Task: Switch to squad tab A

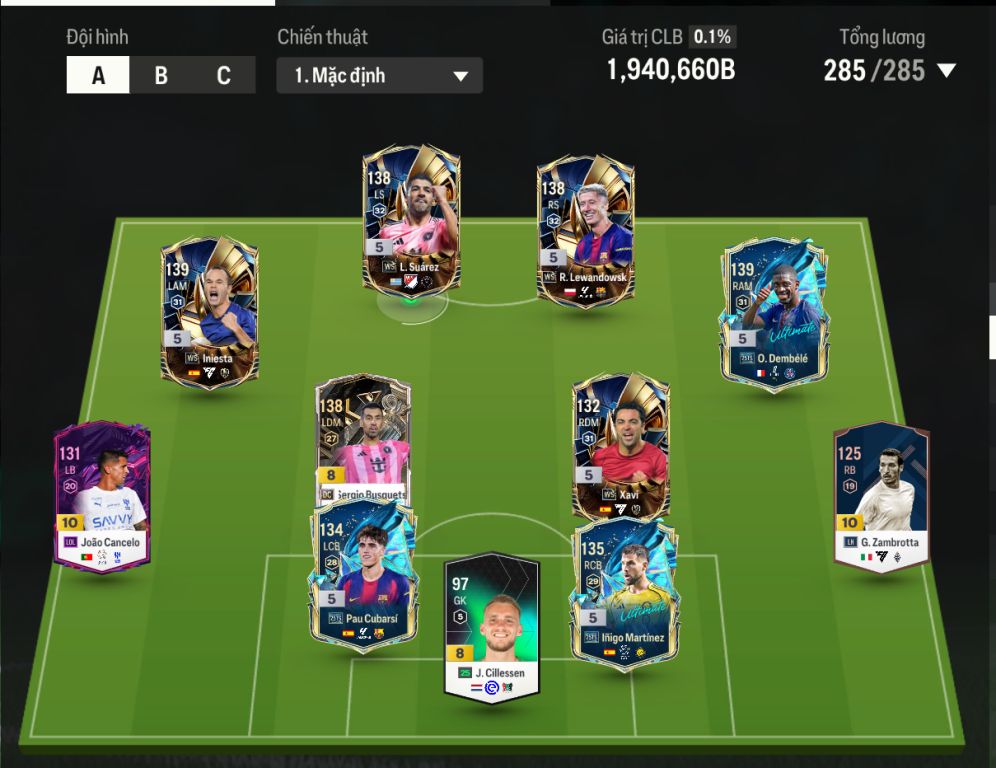Action: click(x=98, y=76)
